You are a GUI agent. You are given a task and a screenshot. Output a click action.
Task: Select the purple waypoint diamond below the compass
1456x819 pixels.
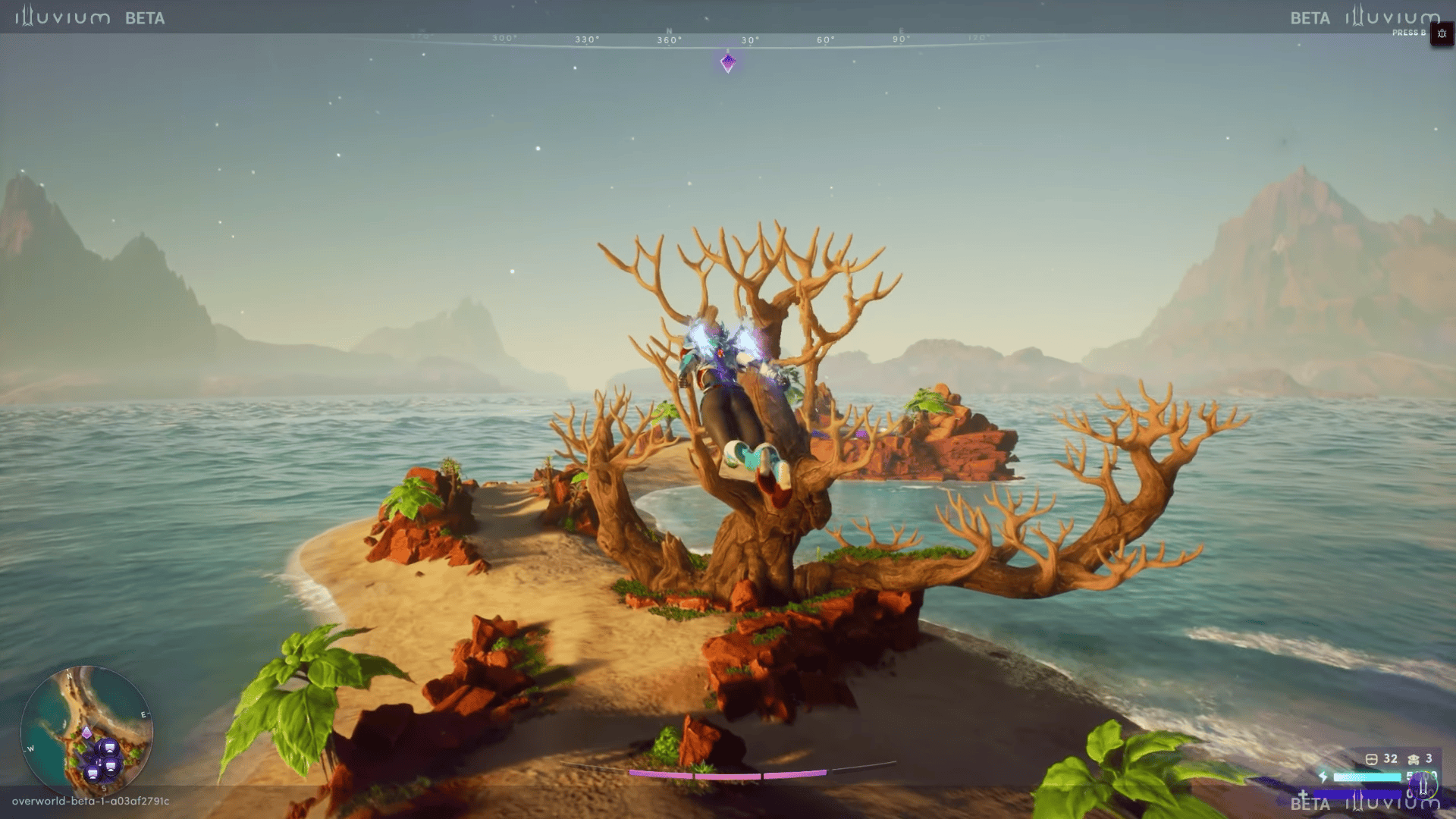(x=729, y=64)
